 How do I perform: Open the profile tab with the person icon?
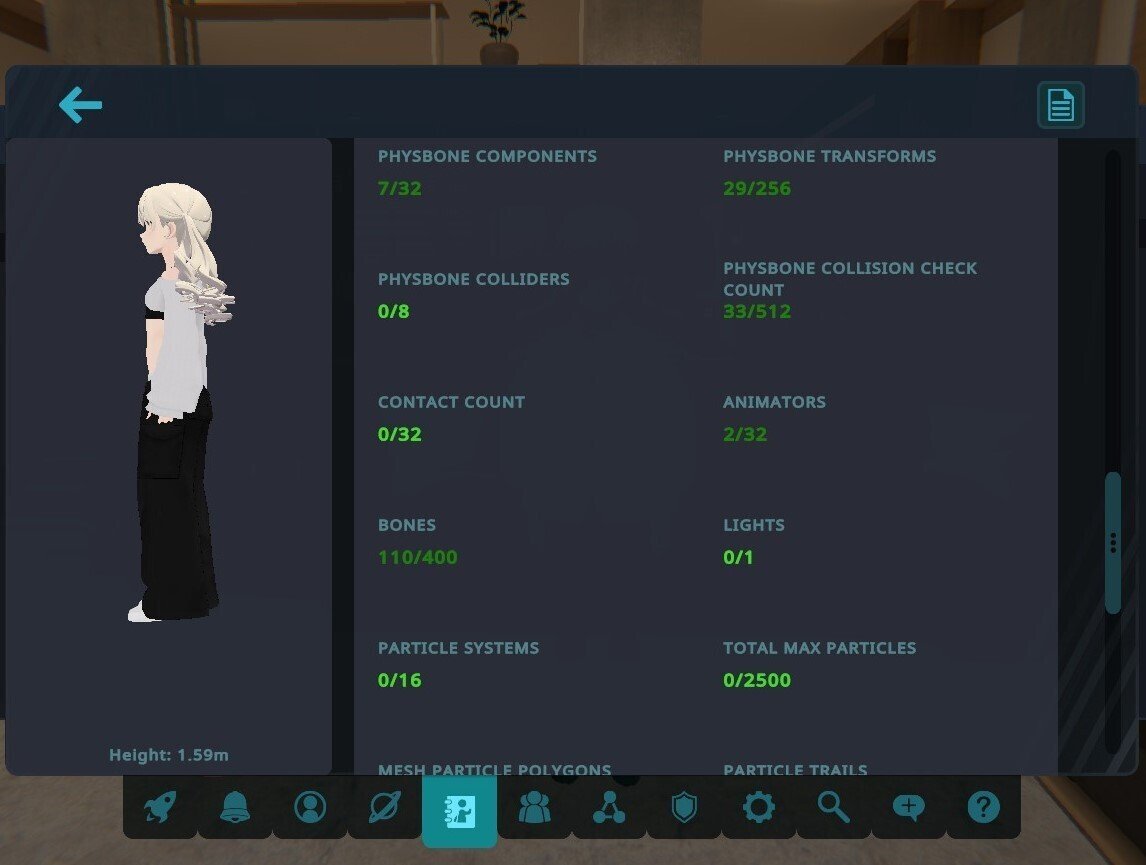point(310,807)
